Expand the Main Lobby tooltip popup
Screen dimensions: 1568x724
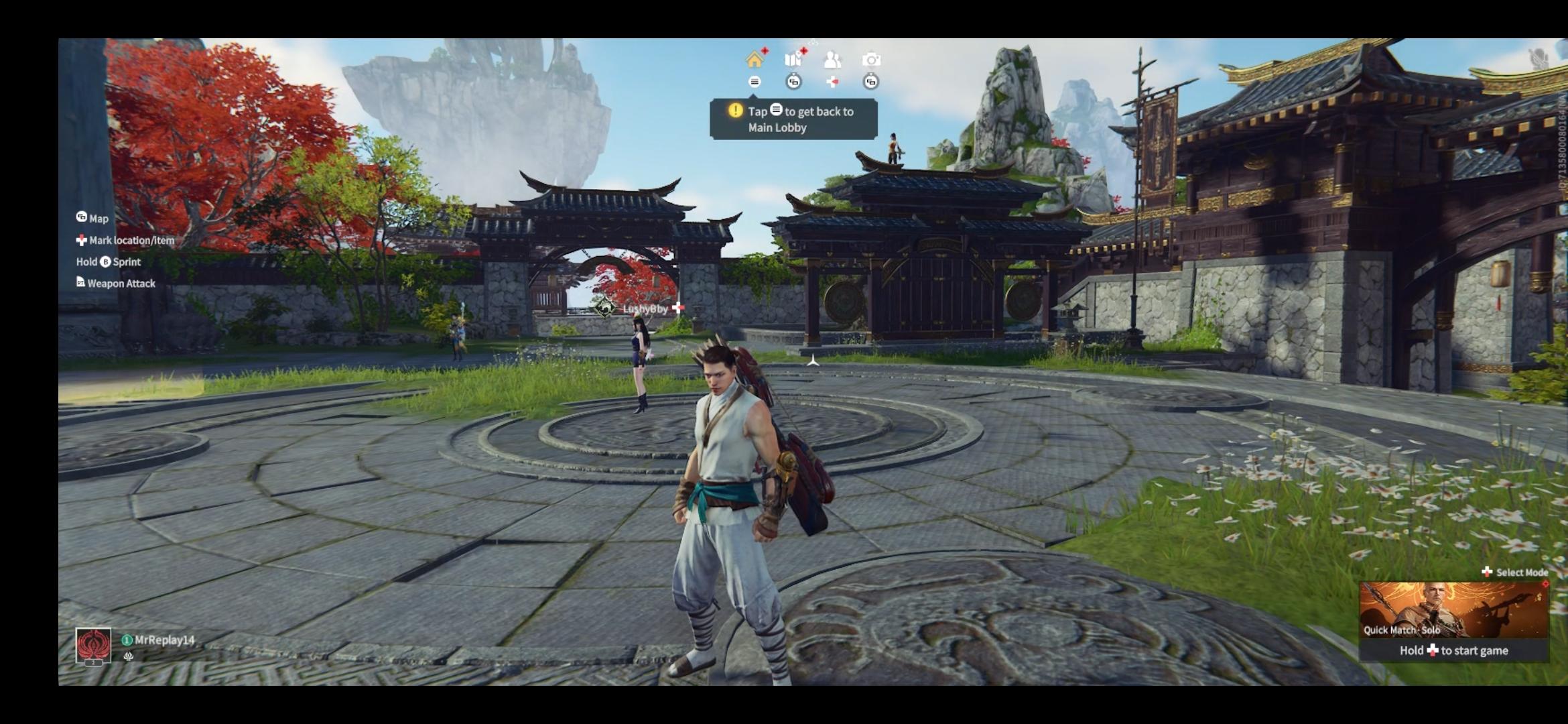click(794, 119)
